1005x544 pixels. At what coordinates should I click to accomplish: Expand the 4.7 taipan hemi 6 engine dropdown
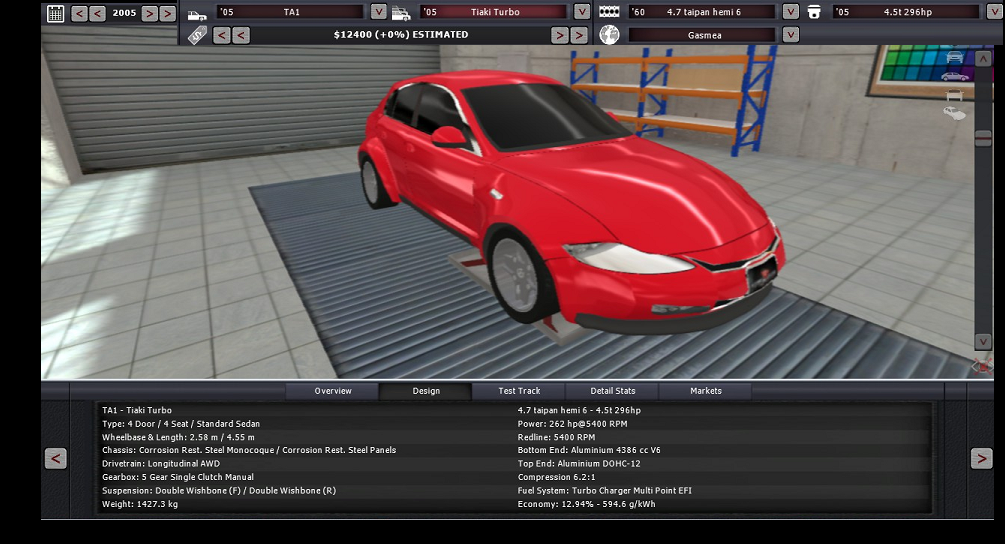tap(790, 12)
